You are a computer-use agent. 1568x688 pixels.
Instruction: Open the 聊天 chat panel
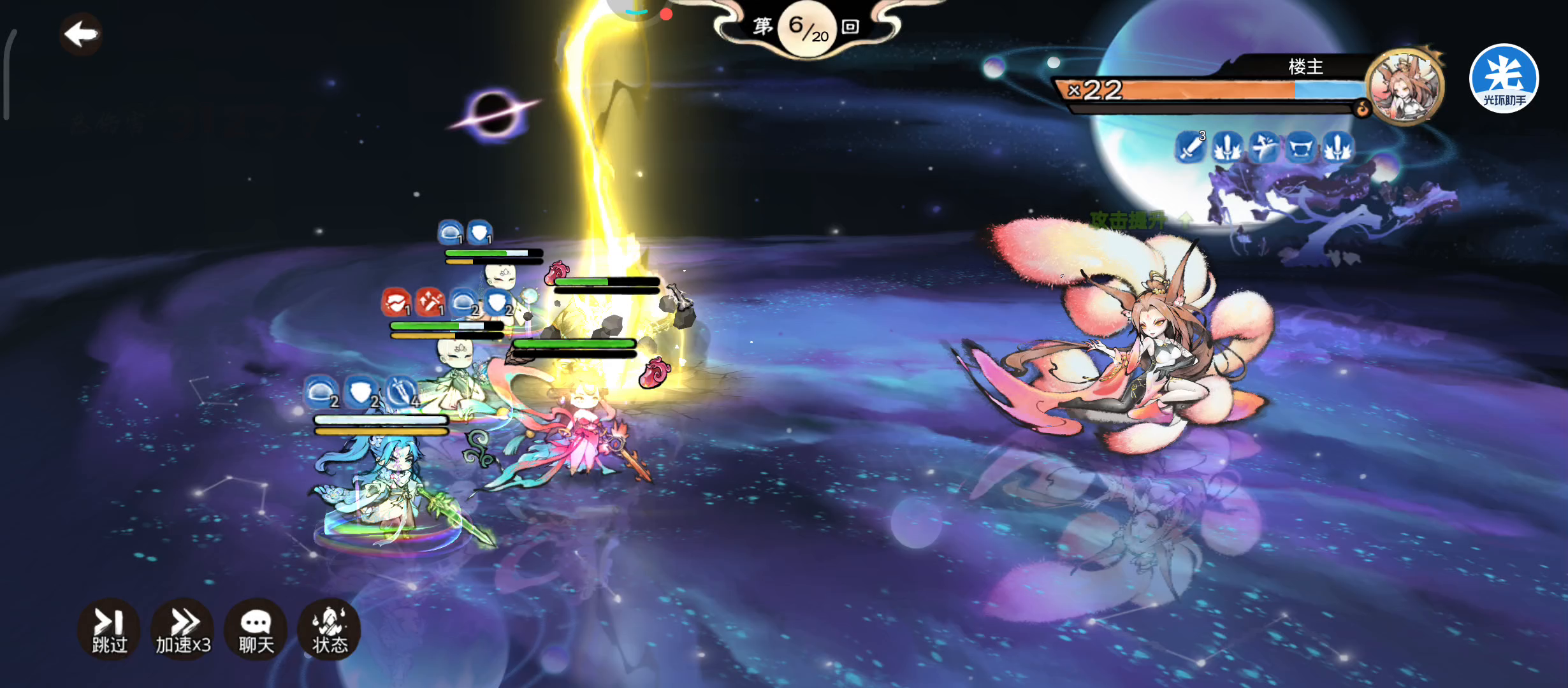[256, 629]
